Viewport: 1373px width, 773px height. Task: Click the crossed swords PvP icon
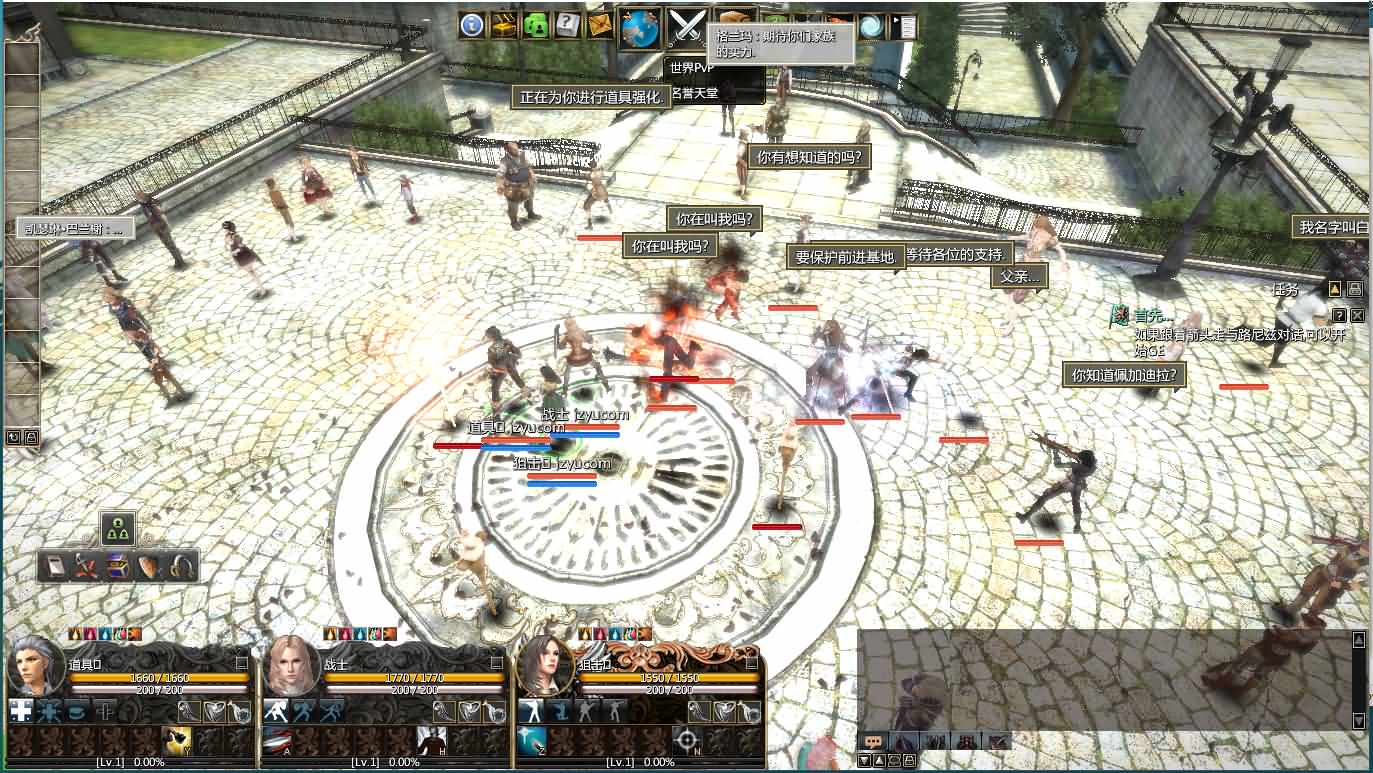tap(687, 27)
